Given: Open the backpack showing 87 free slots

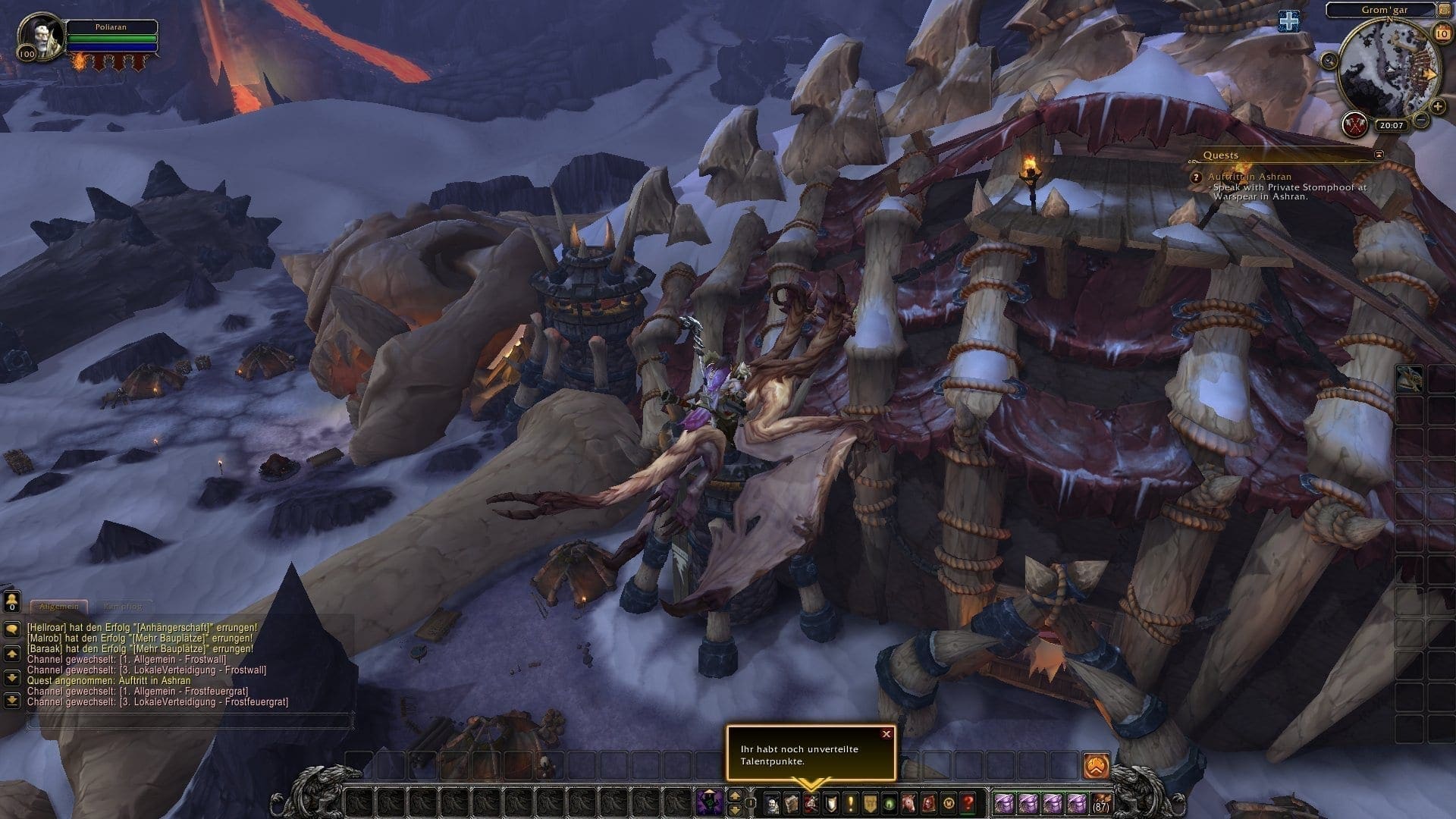Looking at the screenshot, I should tap(1100, 802).
